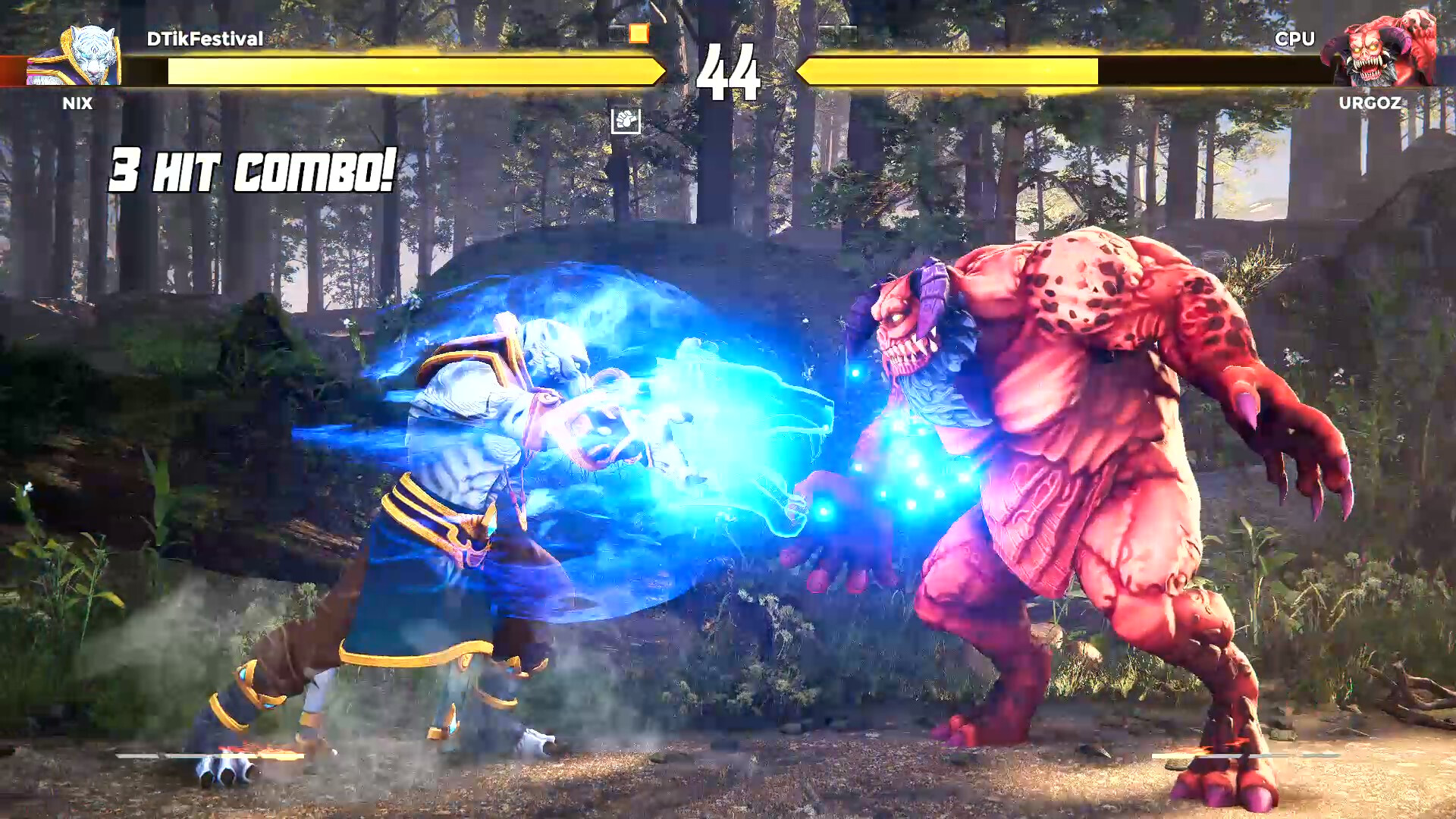The image size is (1456, 819).
Task: Click the empty round indicator above Urgoz's bar
Action: 827,32
